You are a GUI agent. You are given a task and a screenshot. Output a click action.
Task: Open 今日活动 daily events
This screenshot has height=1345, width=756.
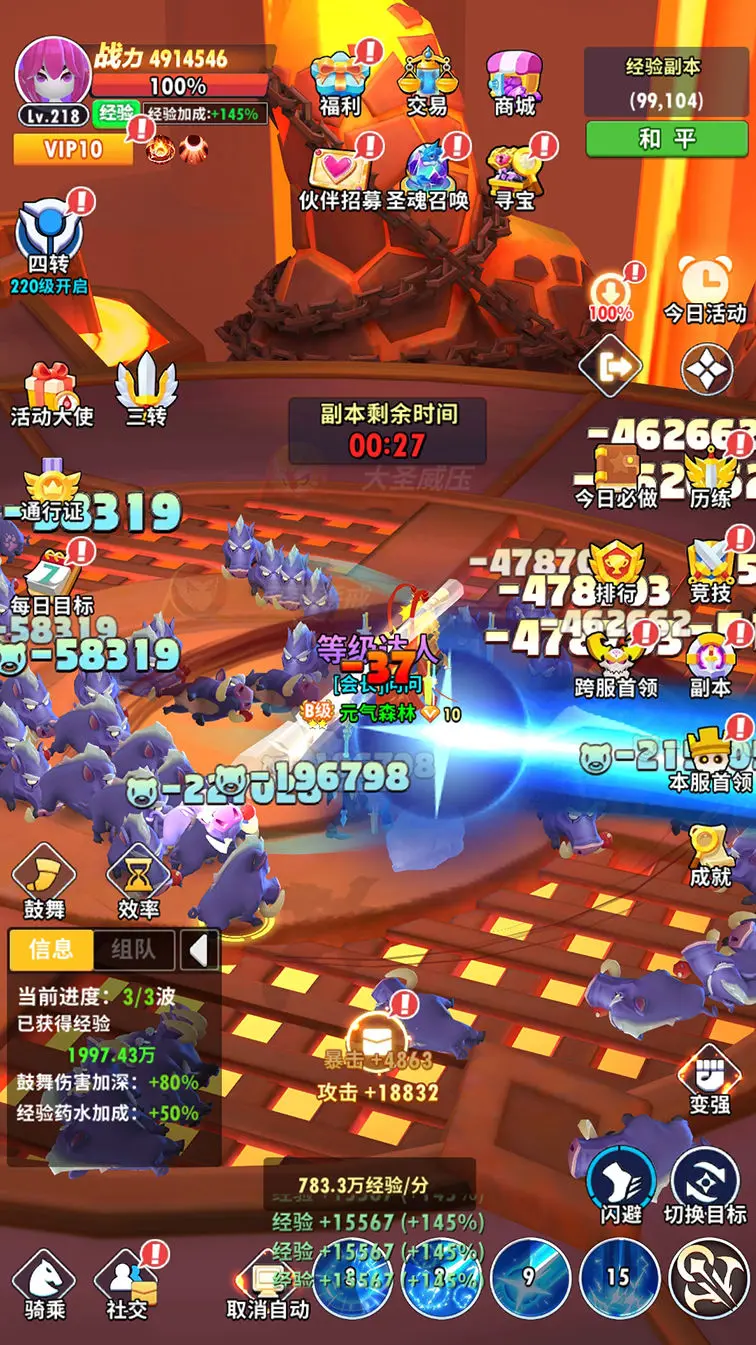click(705, 290)
